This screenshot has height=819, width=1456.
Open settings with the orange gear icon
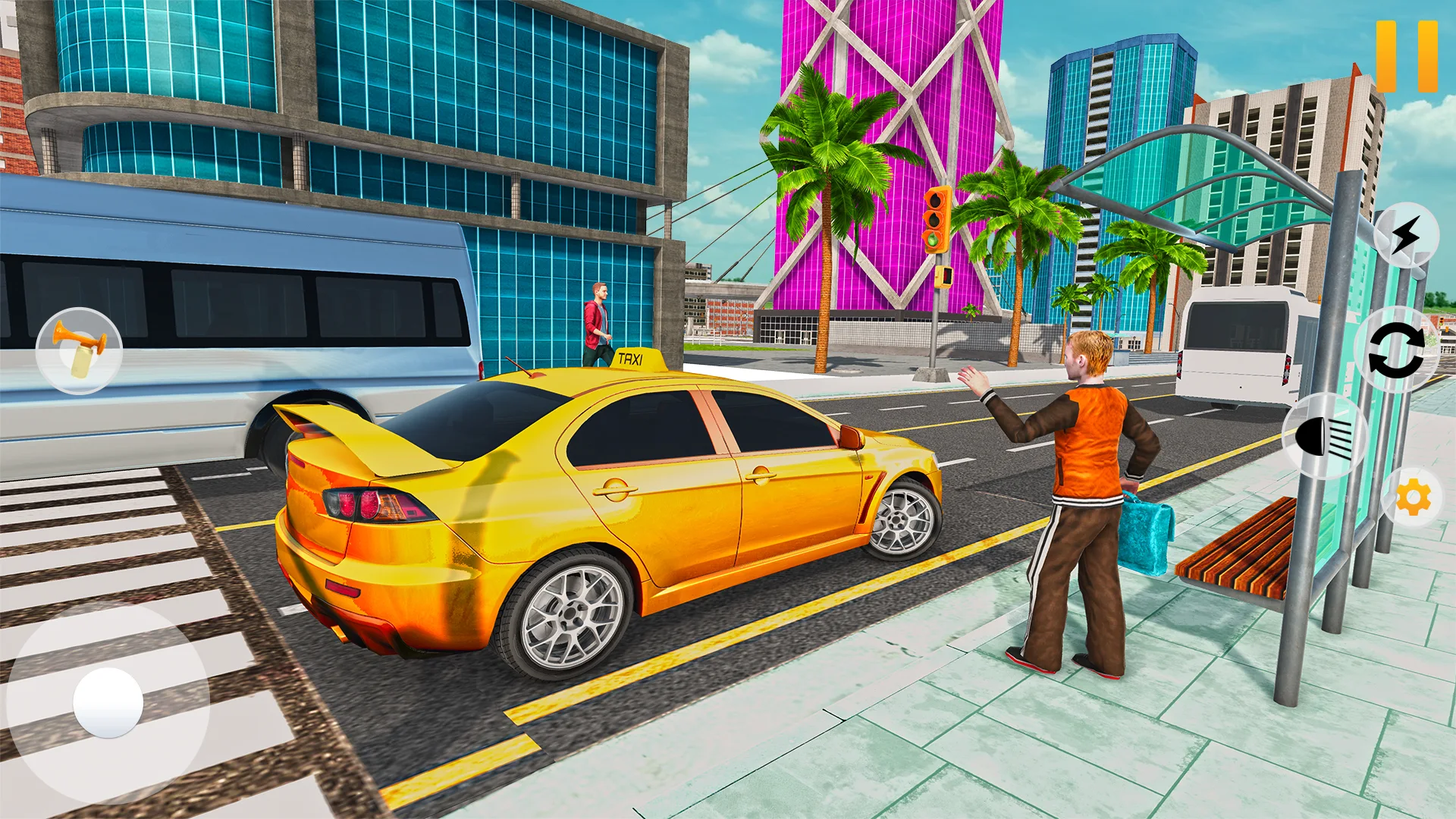1413,497
